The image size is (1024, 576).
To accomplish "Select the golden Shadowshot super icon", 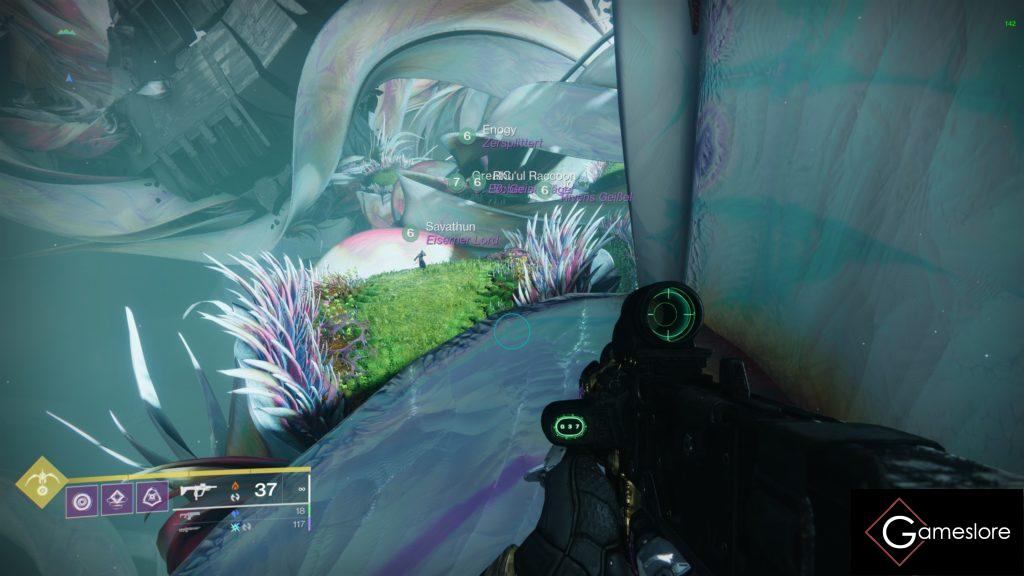I will click(43, 482).
